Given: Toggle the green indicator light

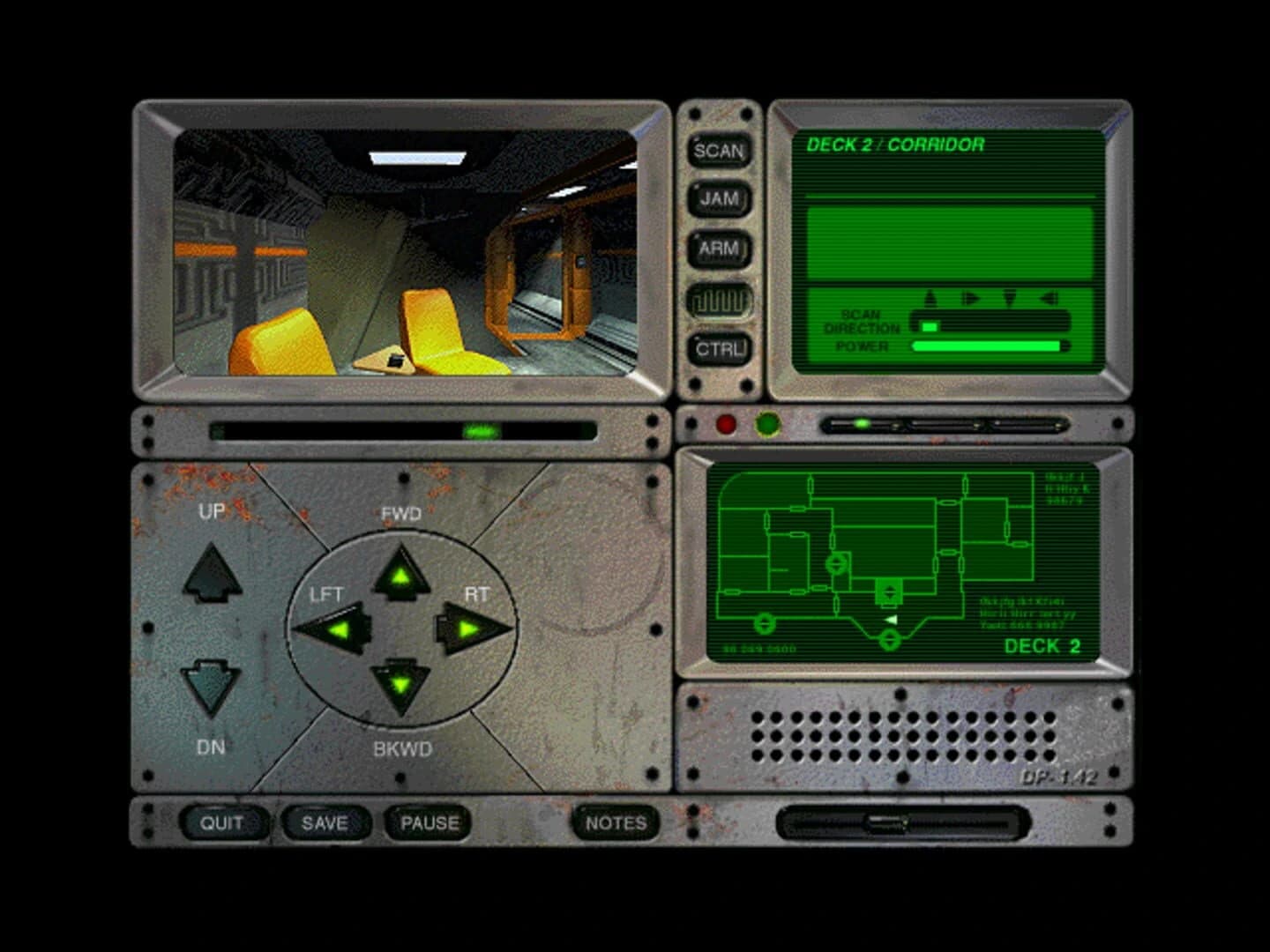Looking at the screenshot, I should click(767, 424).
